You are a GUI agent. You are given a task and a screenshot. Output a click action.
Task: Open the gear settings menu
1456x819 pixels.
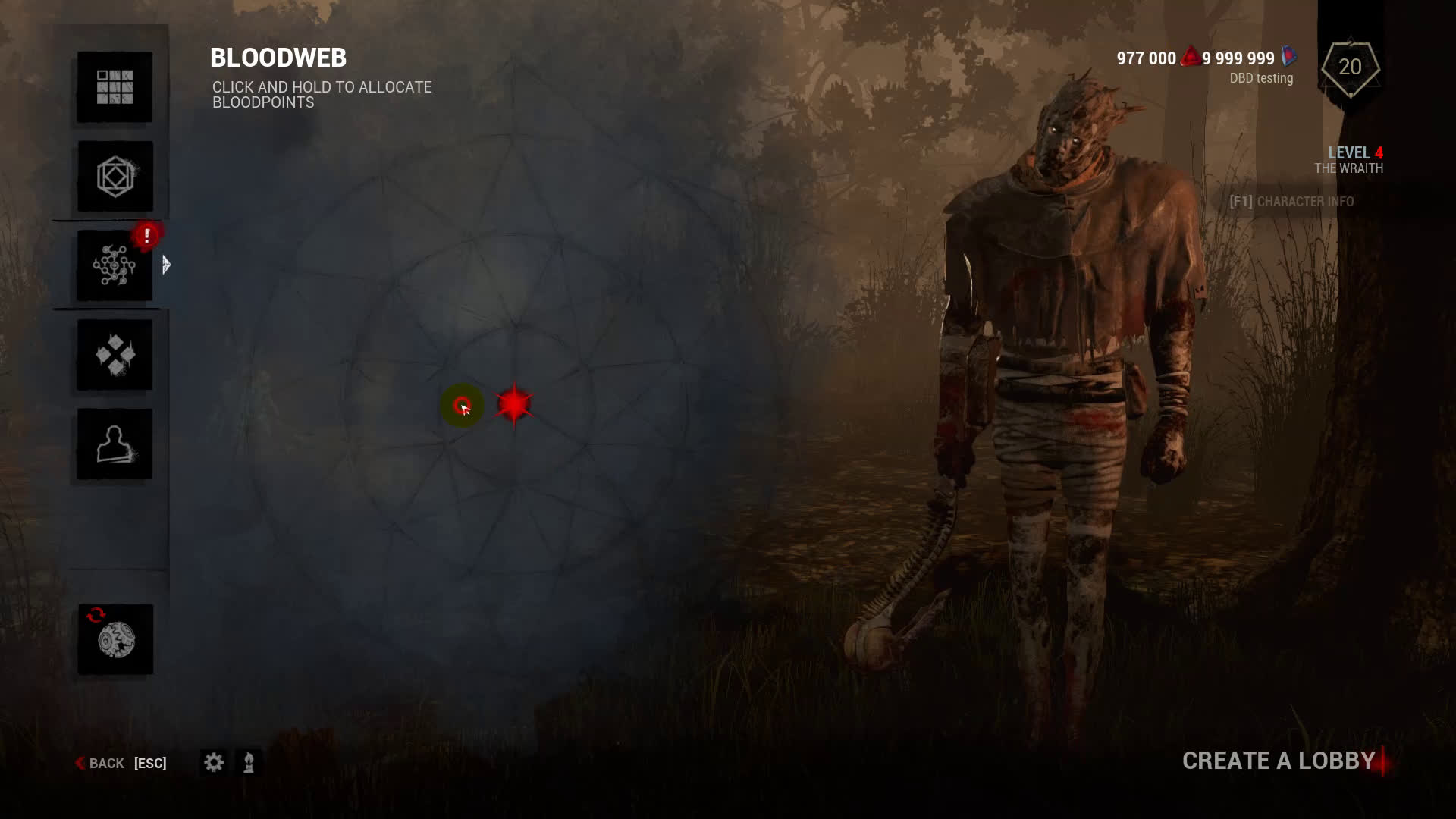click(214, 762)
